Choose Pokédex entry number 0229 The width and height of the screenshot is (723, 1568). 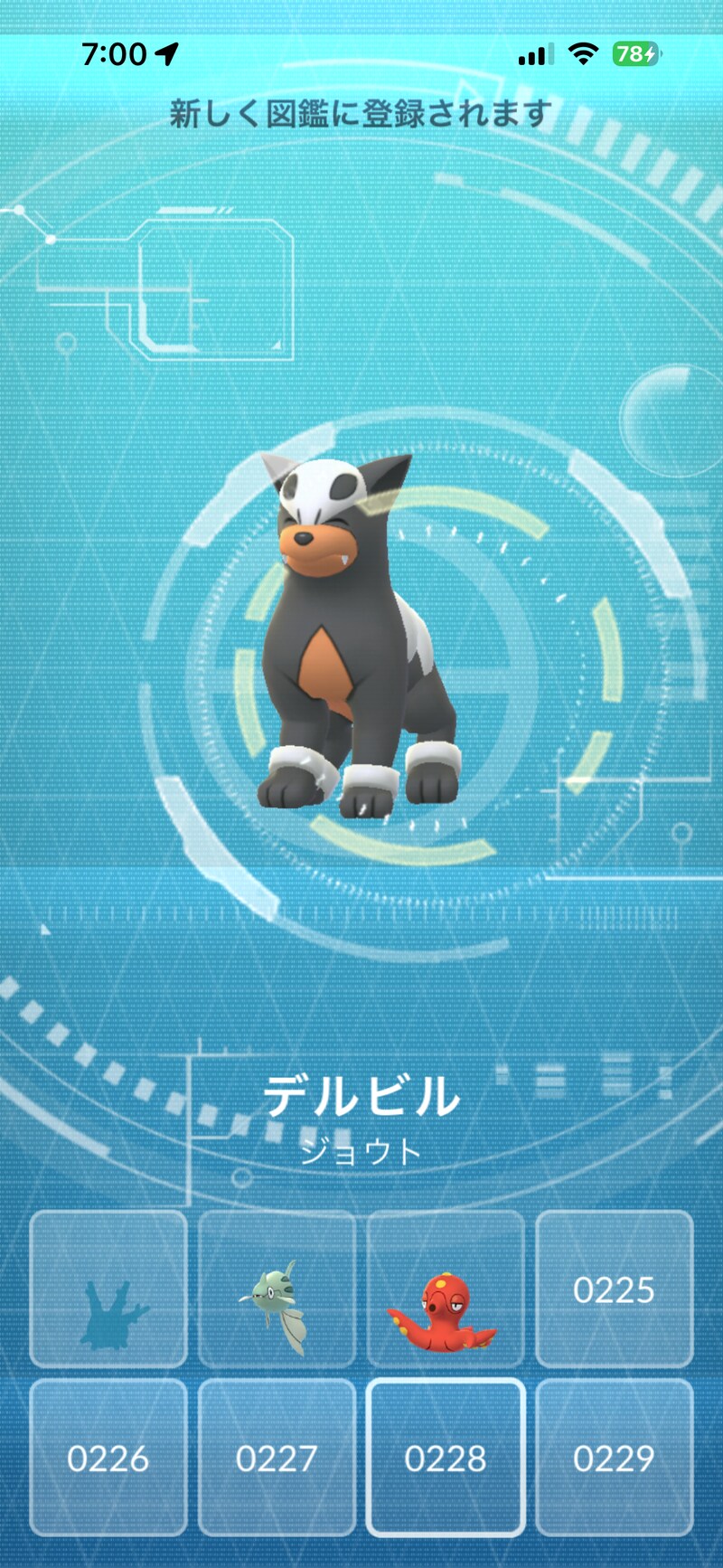click(615, 1457)
